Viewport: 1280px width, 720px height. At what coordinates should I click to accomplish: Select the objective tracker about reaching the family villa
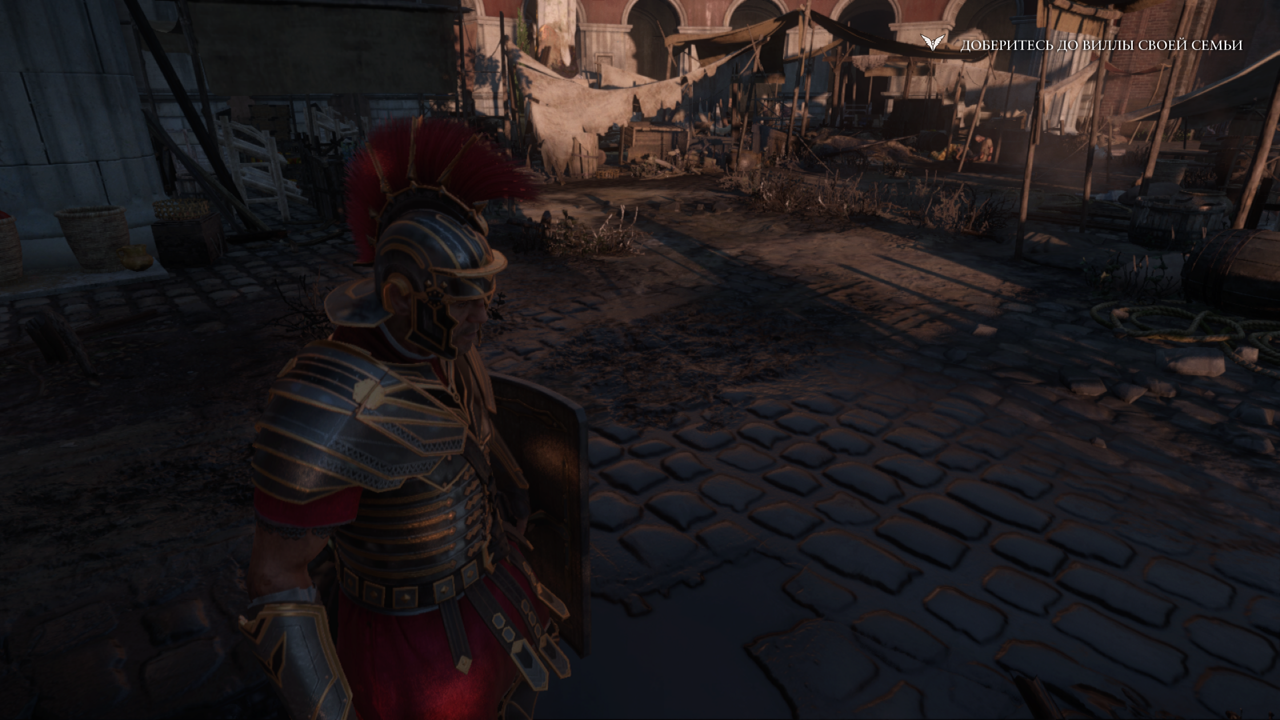click(1100, 45)
